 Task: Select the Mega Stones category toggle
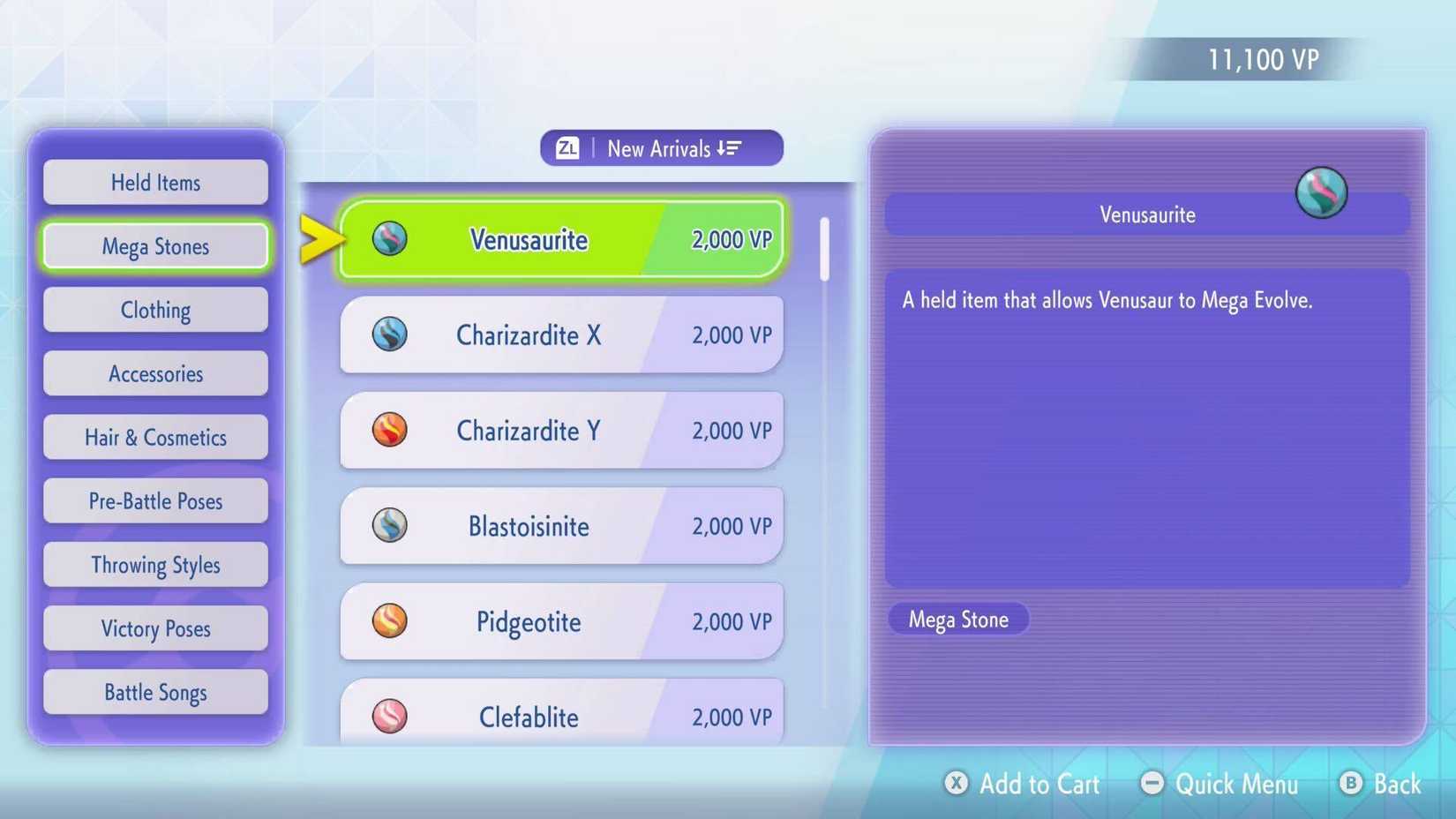(155, 246)
